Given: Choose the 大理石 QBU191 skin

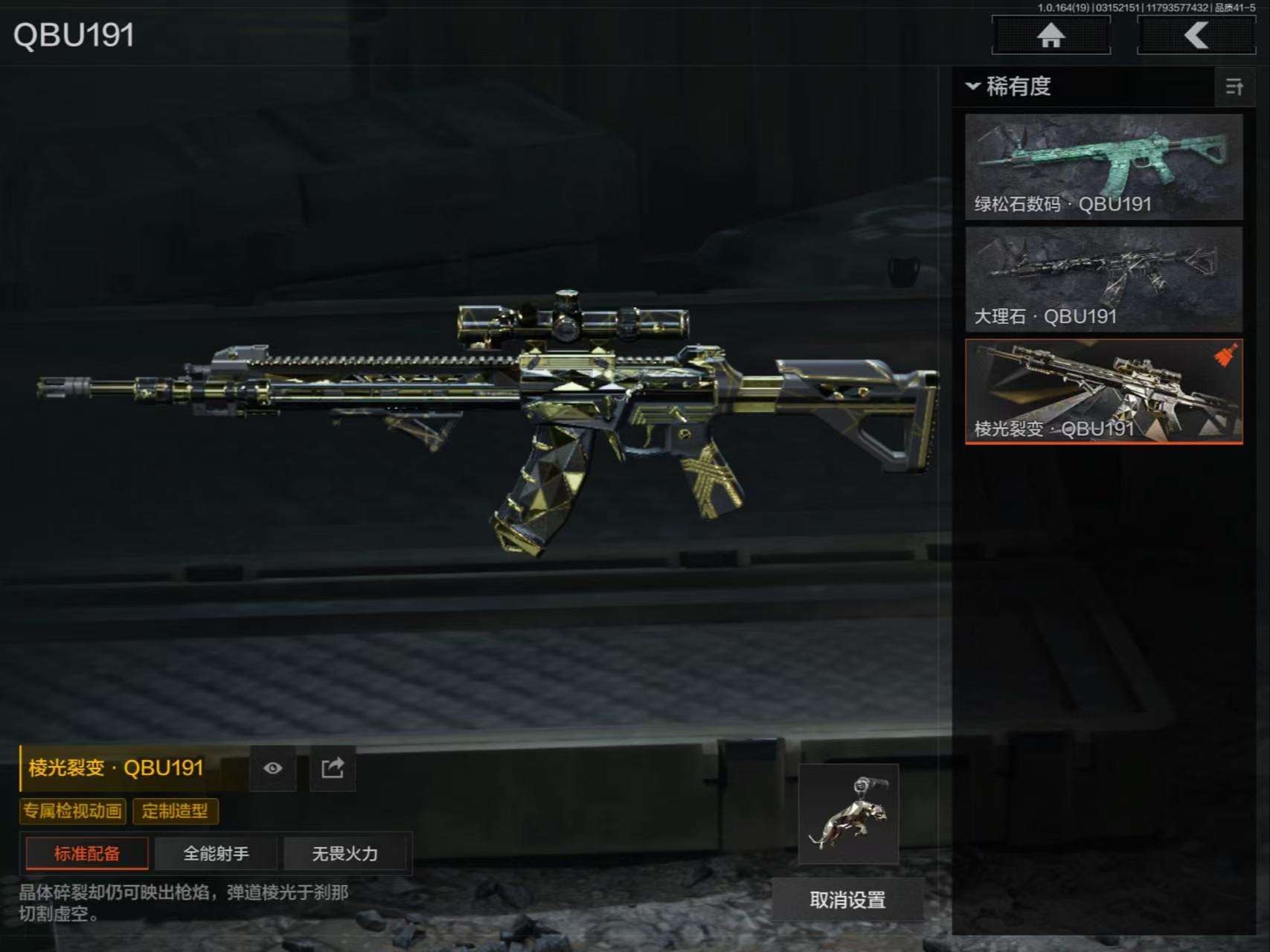Looking at the screenshot, I should (x=1103, y=279).
